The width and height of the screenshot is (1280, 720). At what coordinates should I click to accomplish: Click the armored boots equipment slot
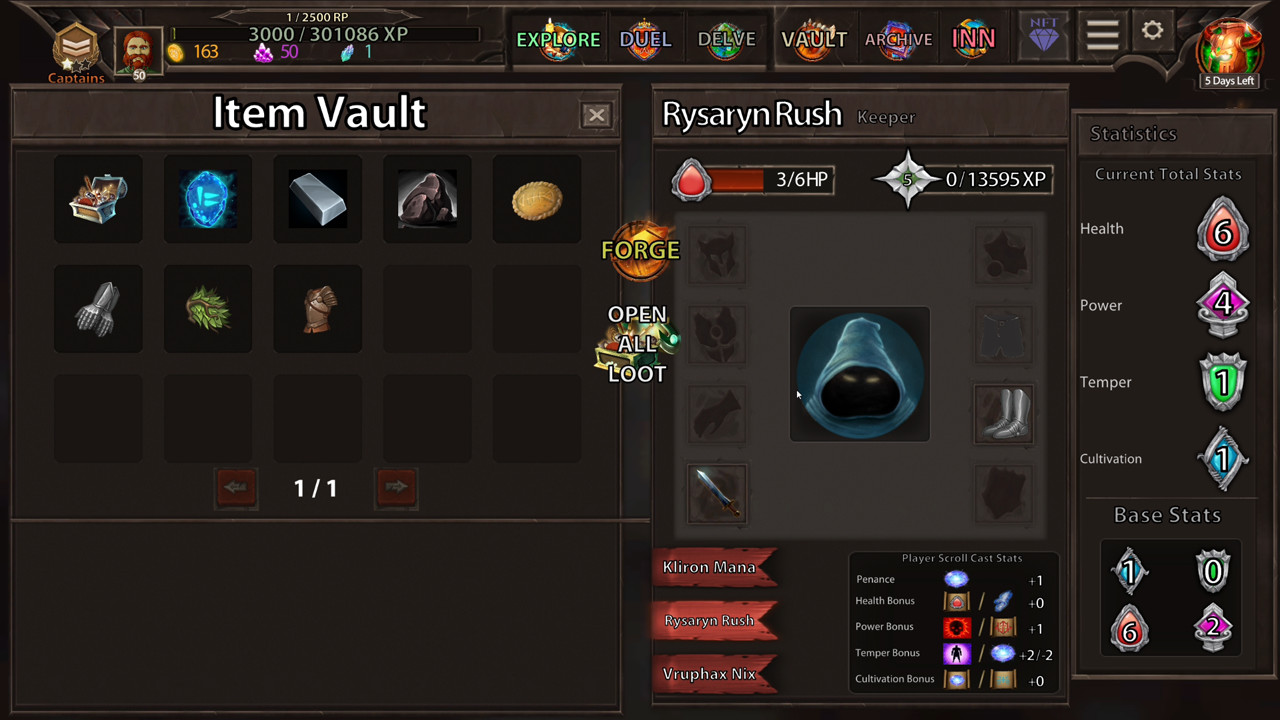(1003, 414)
